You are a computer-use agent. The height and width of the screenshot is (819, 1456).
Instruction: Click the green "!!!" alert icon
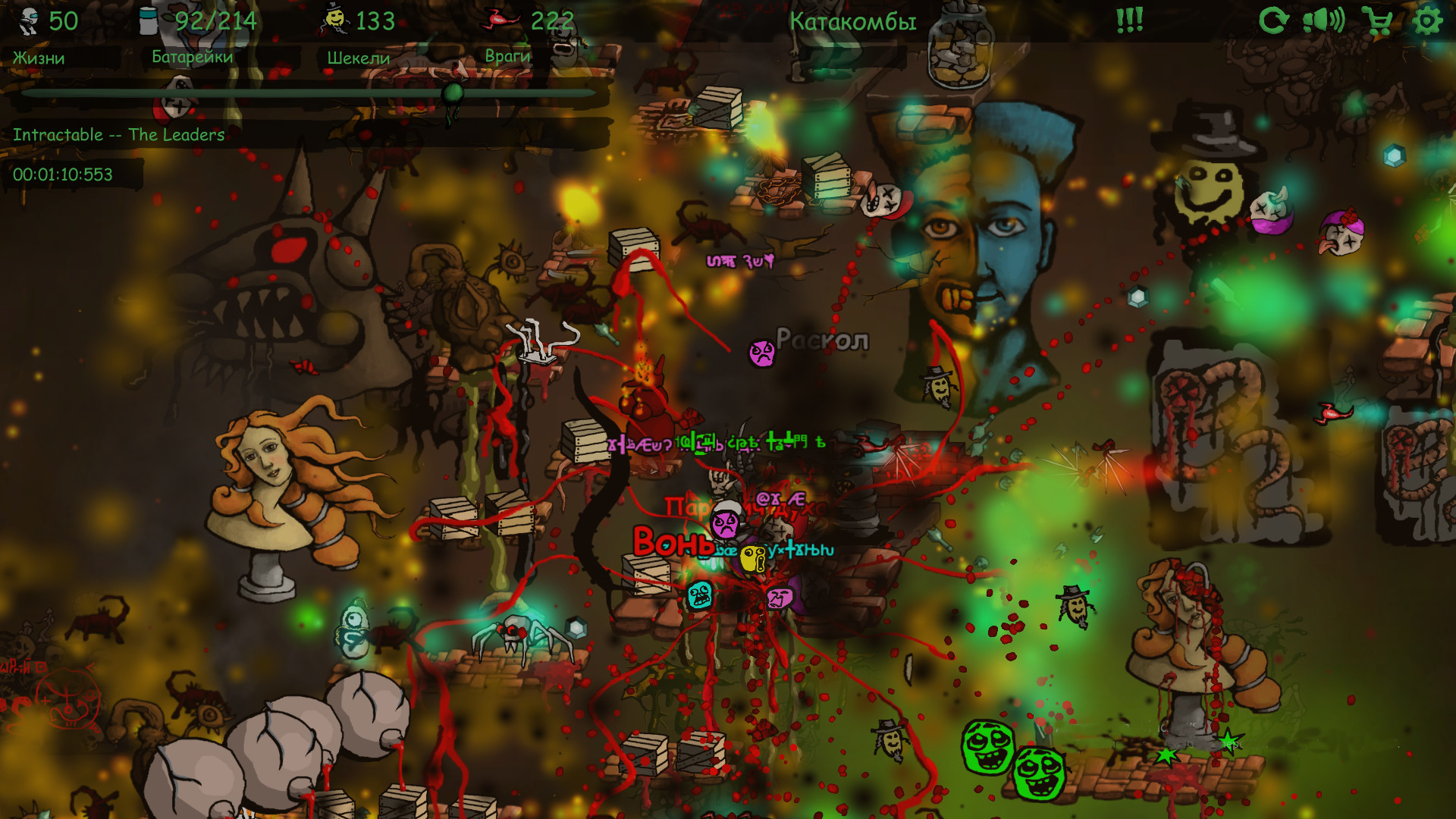pyautogui.click(x=1128, y=20)
